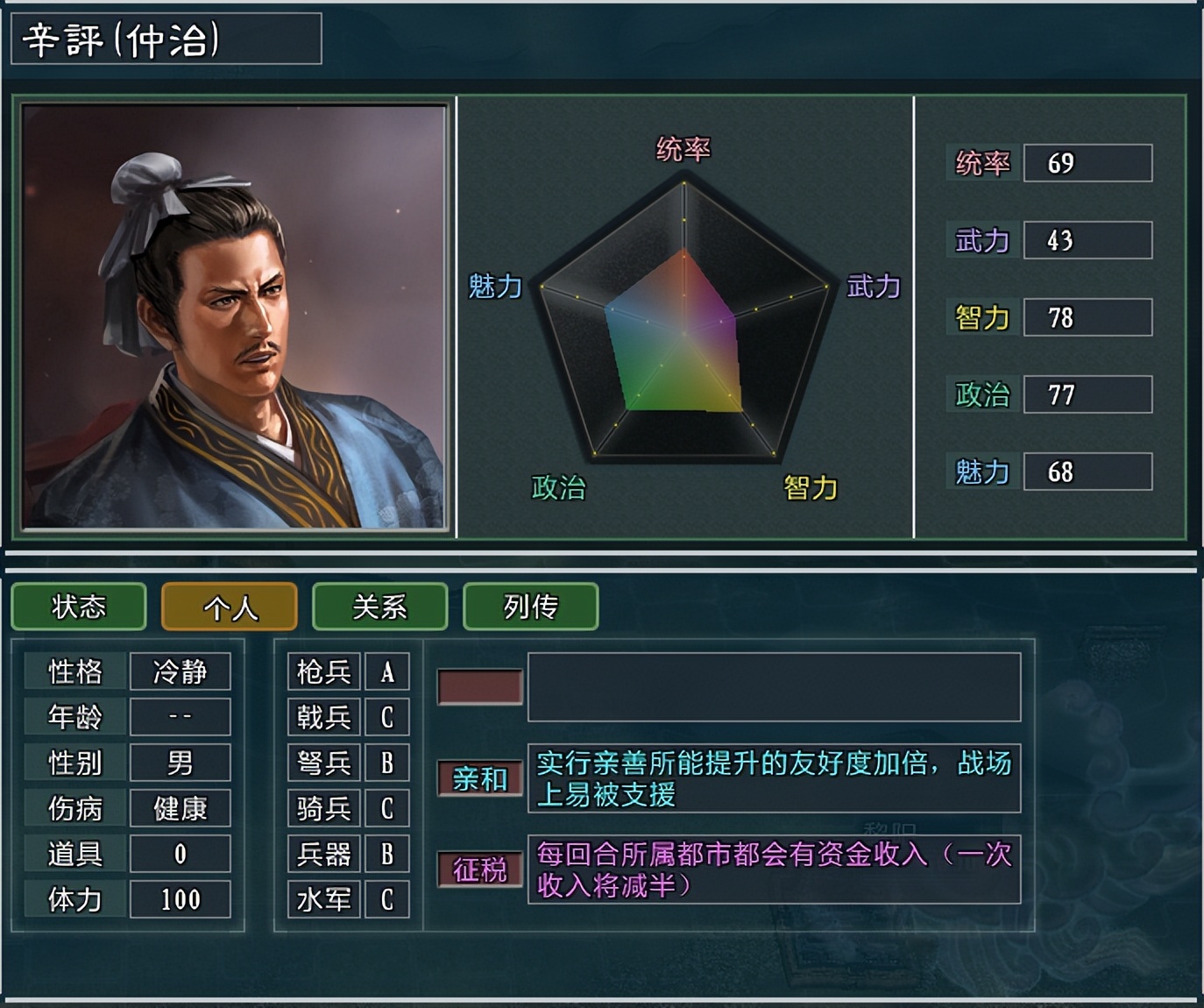Image resolution: width=1204 pixels, height=1008 pixels.
Task: Click the 水军 C aptitude grade
Action: [386, 898]
